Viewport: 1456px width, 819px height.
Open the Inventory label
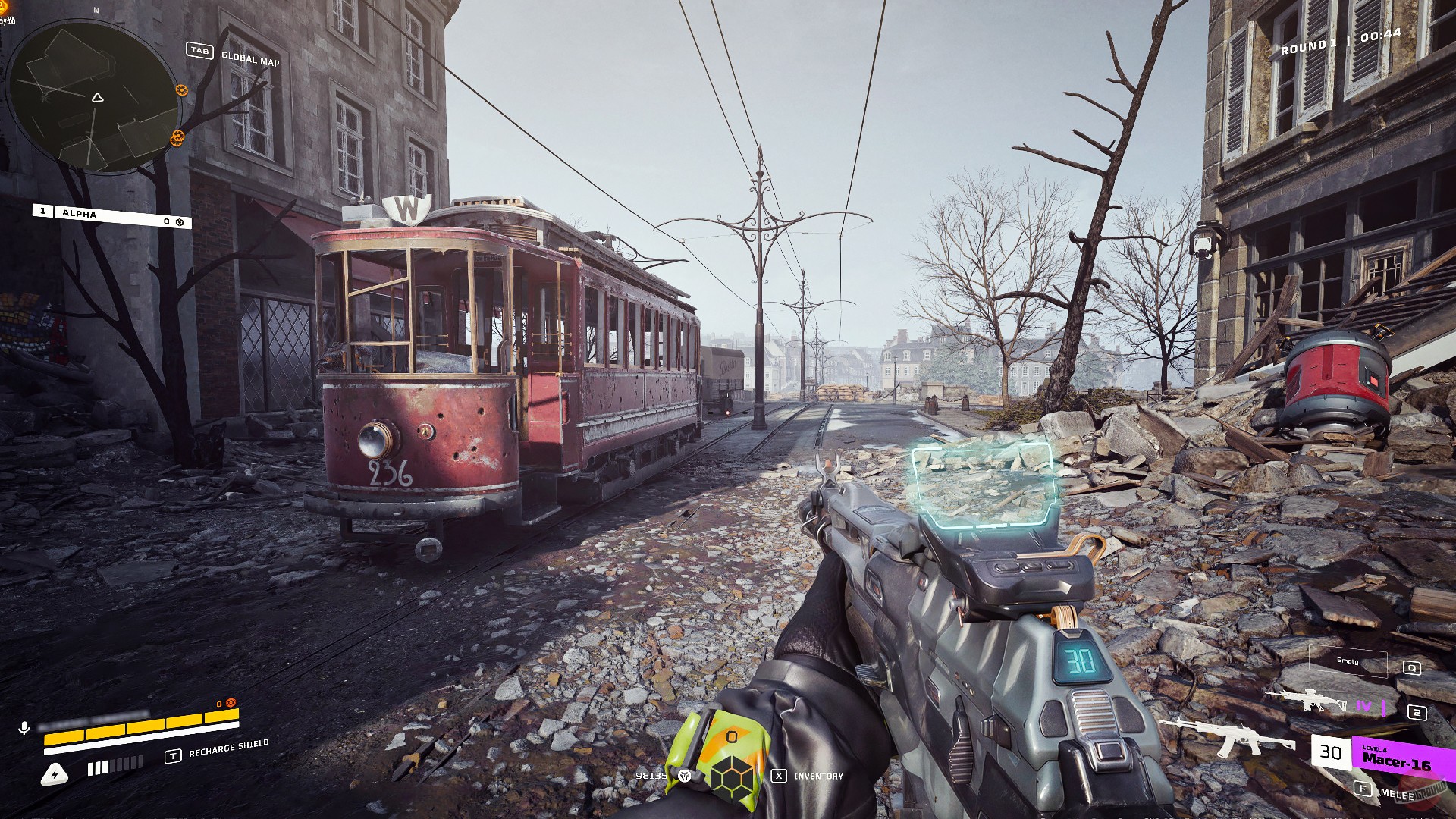(817, 776)
